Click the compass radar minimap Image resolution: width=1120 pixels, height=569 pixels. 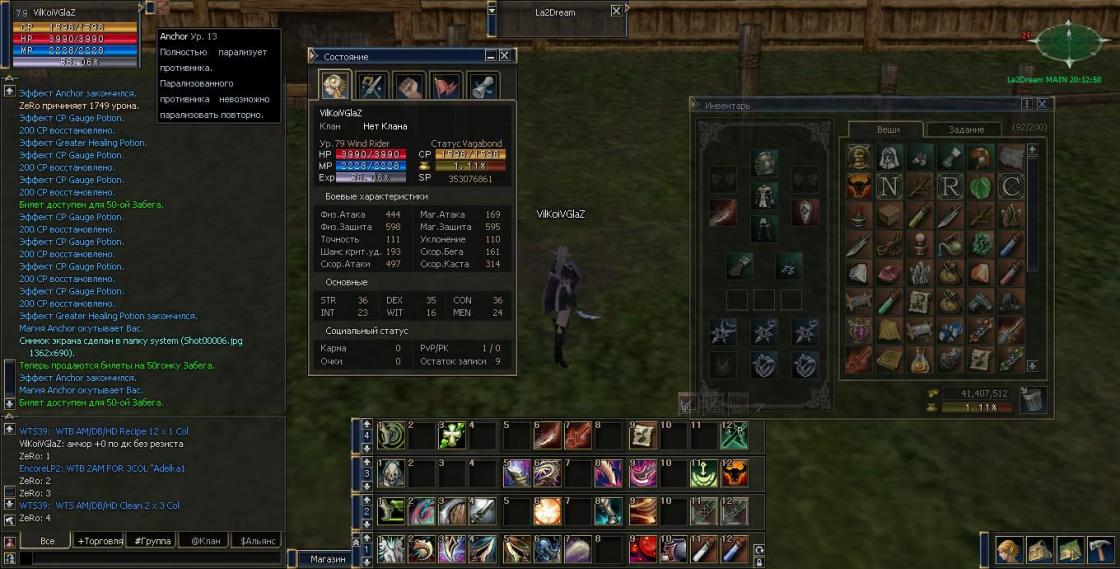(x=1069, y=43)
